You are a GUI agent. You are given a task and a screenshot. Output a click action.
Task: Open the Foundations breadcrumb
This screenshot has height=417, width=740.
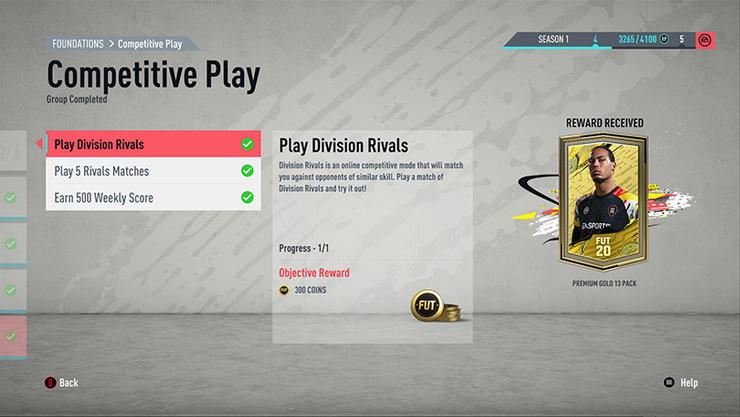point(78,44)
